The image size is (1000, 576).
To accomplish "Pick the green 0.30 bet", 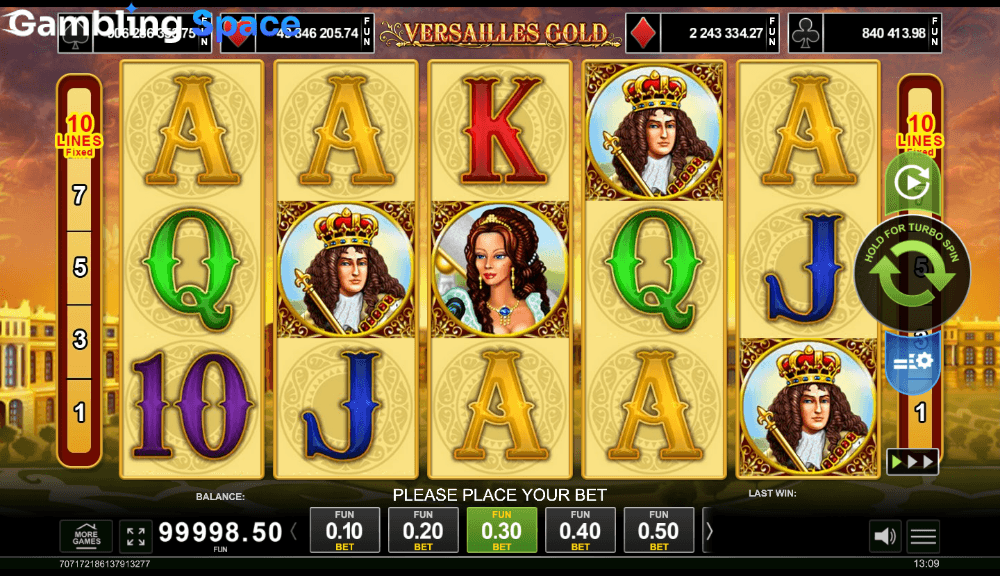I will (x=501, y=530).
